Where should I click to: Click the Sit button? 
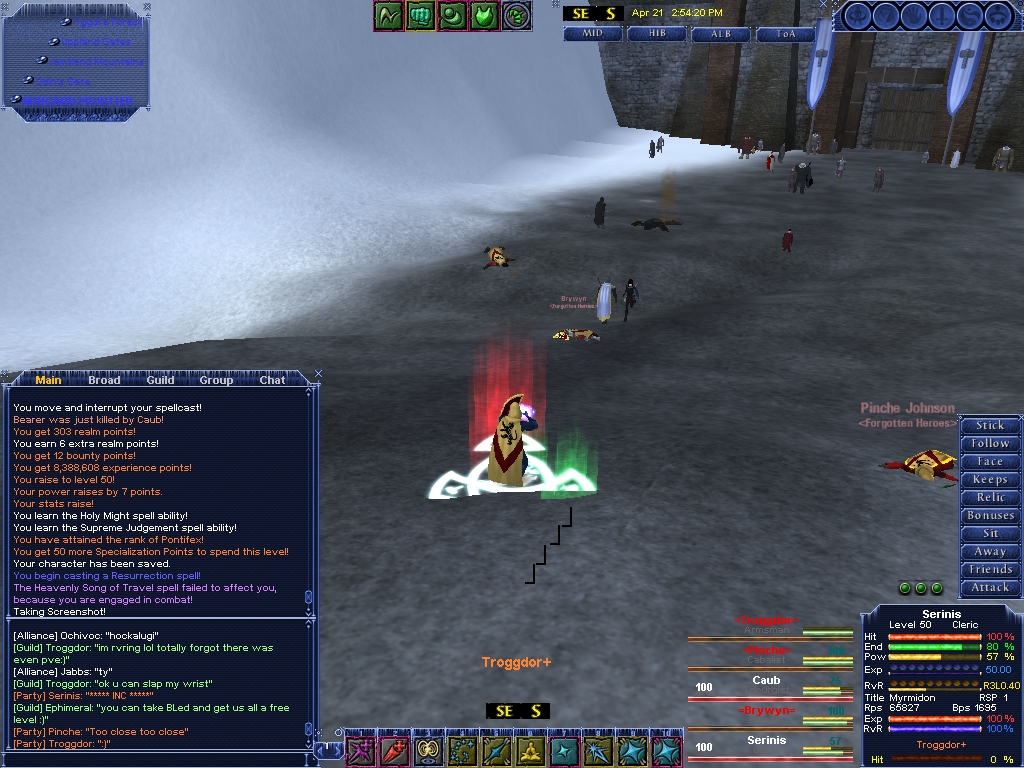[x=990, y=533]
